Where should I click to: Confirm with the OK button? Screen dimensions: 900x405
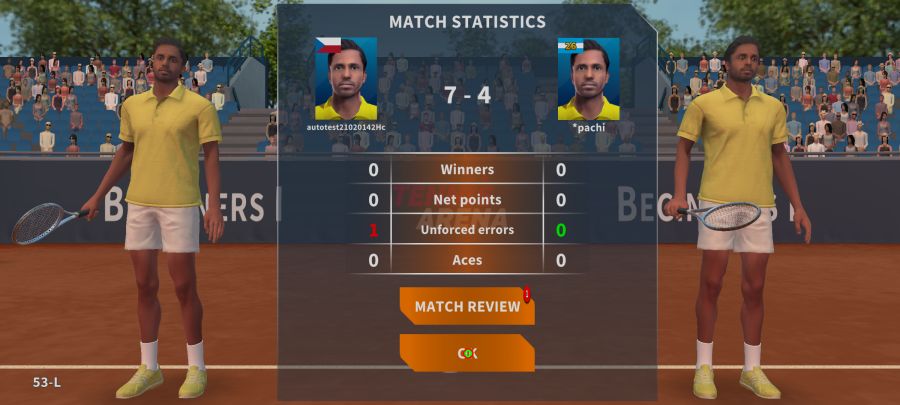click(467, 353)
